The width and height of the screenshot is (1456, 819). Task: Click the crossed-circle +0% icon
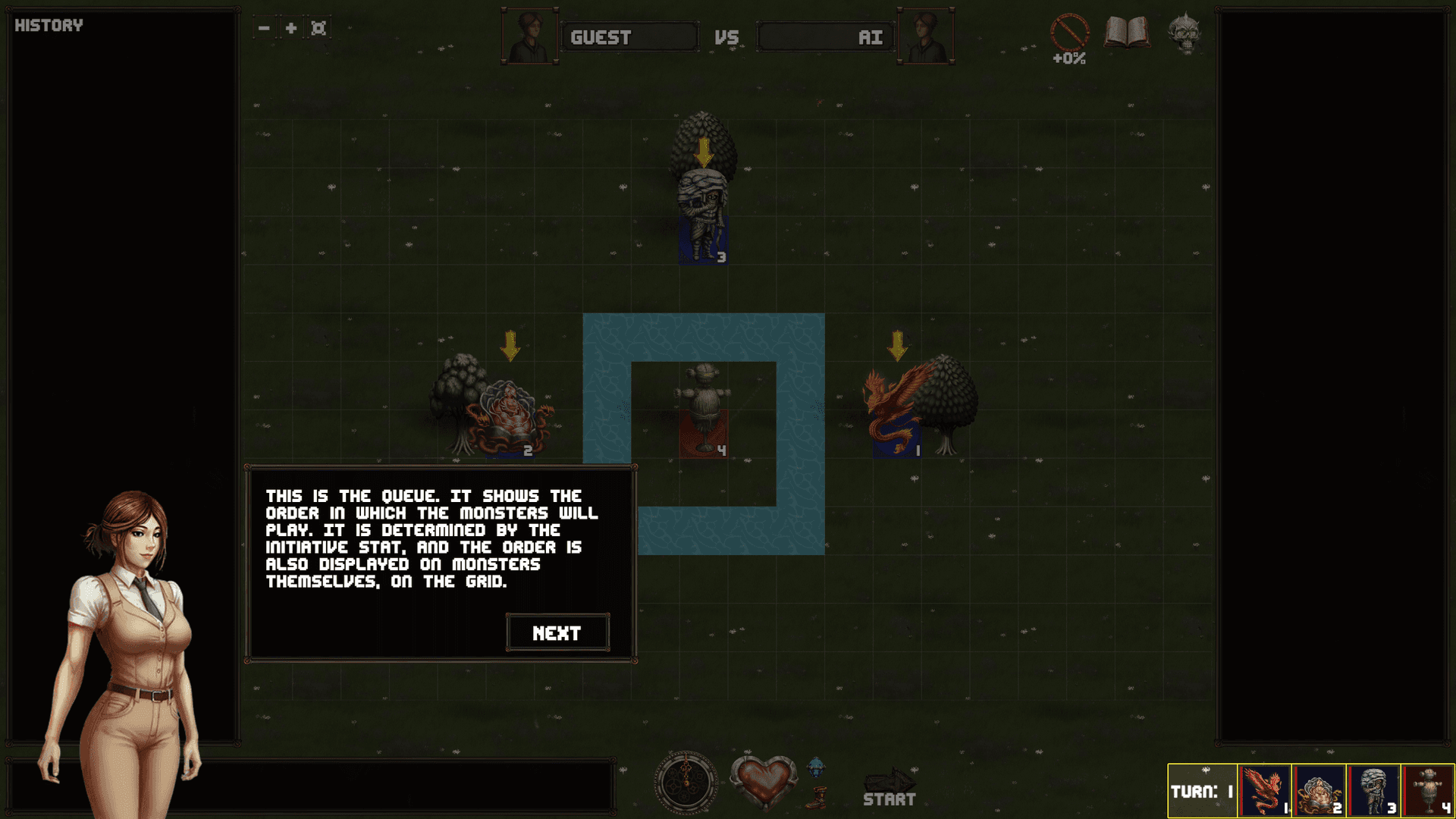1069,34
